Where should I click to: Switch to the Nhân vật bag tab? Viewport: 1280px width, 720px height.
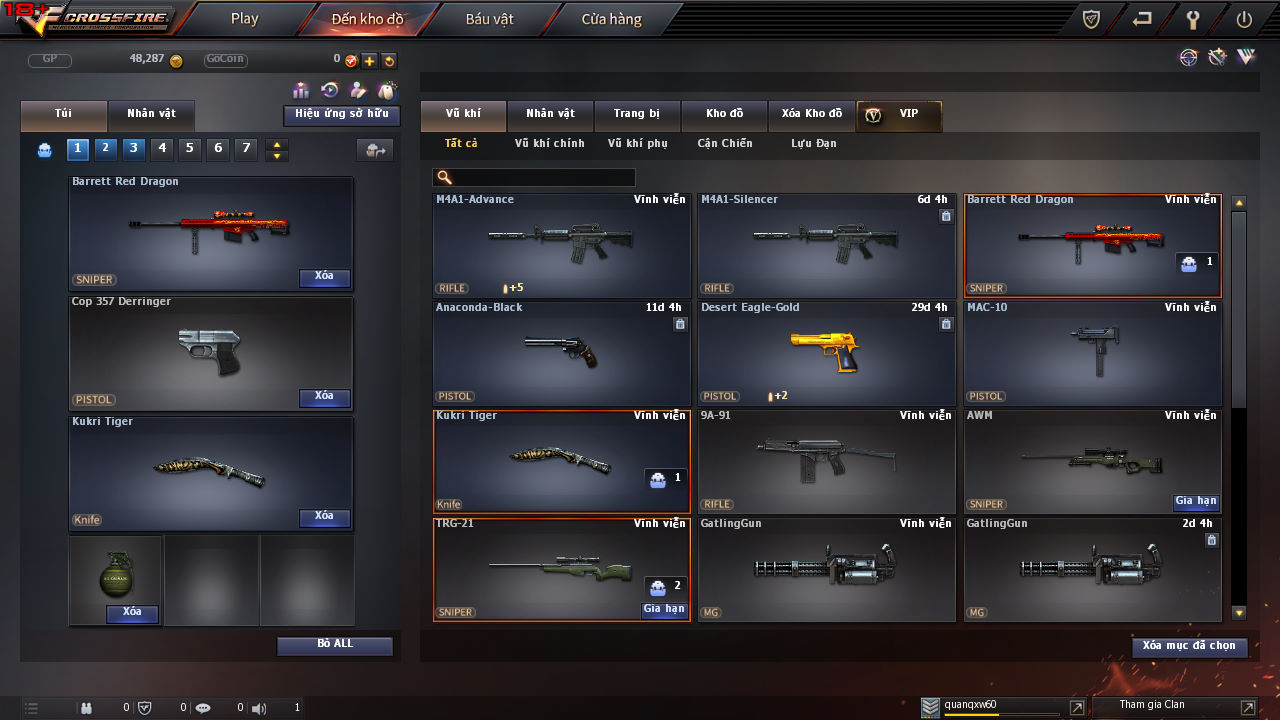tap(150, 114)
